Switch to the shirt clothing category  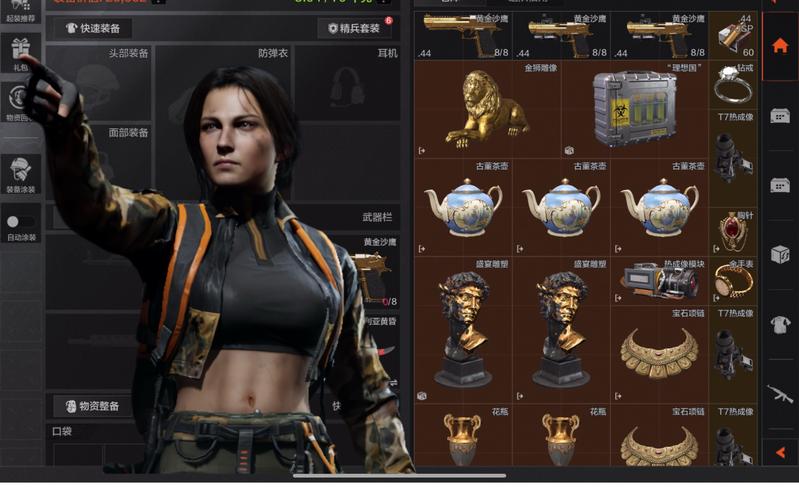pos(780,324)
